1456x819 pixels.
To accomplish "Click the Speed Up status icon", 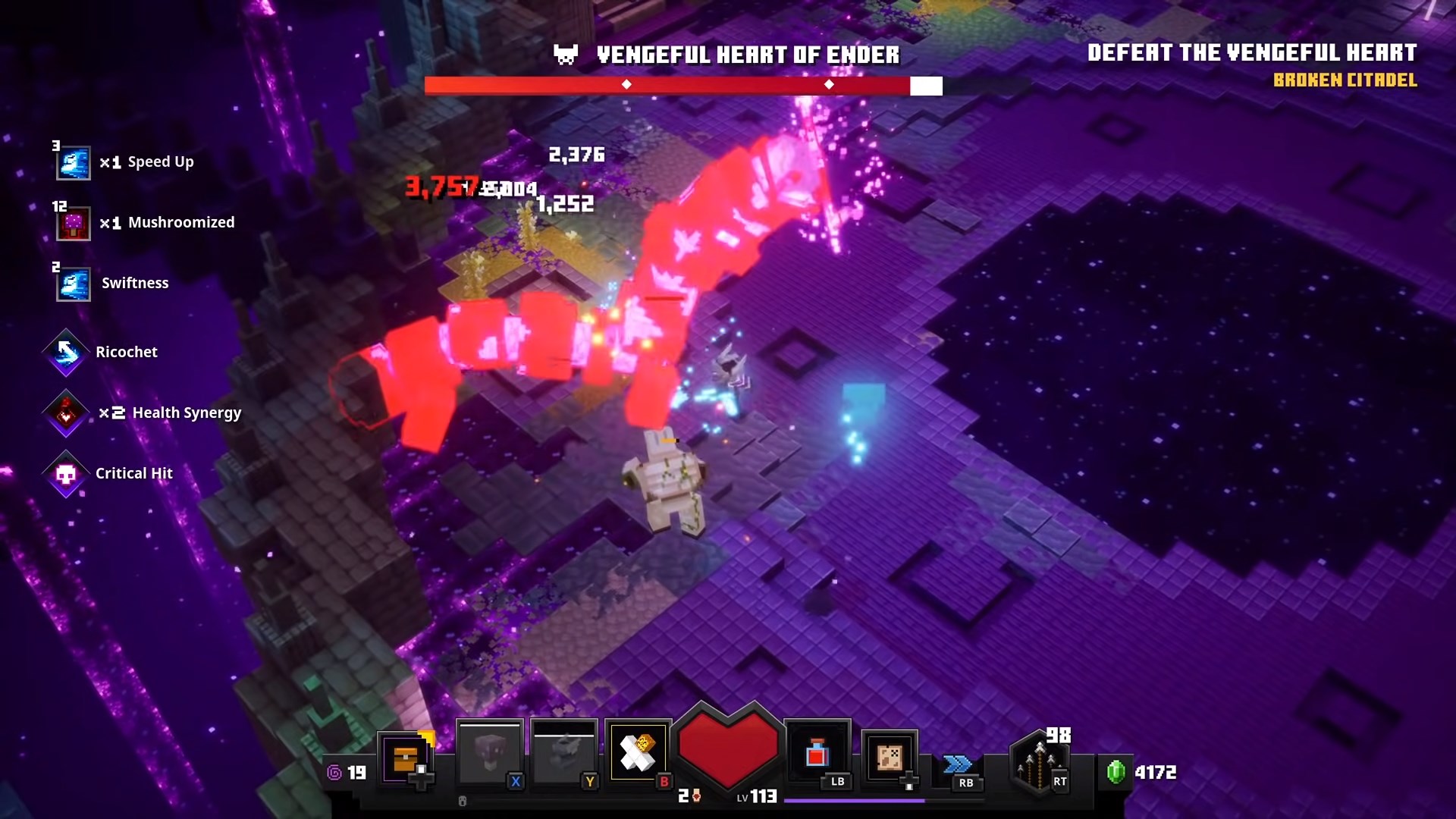I will [74, 163].
